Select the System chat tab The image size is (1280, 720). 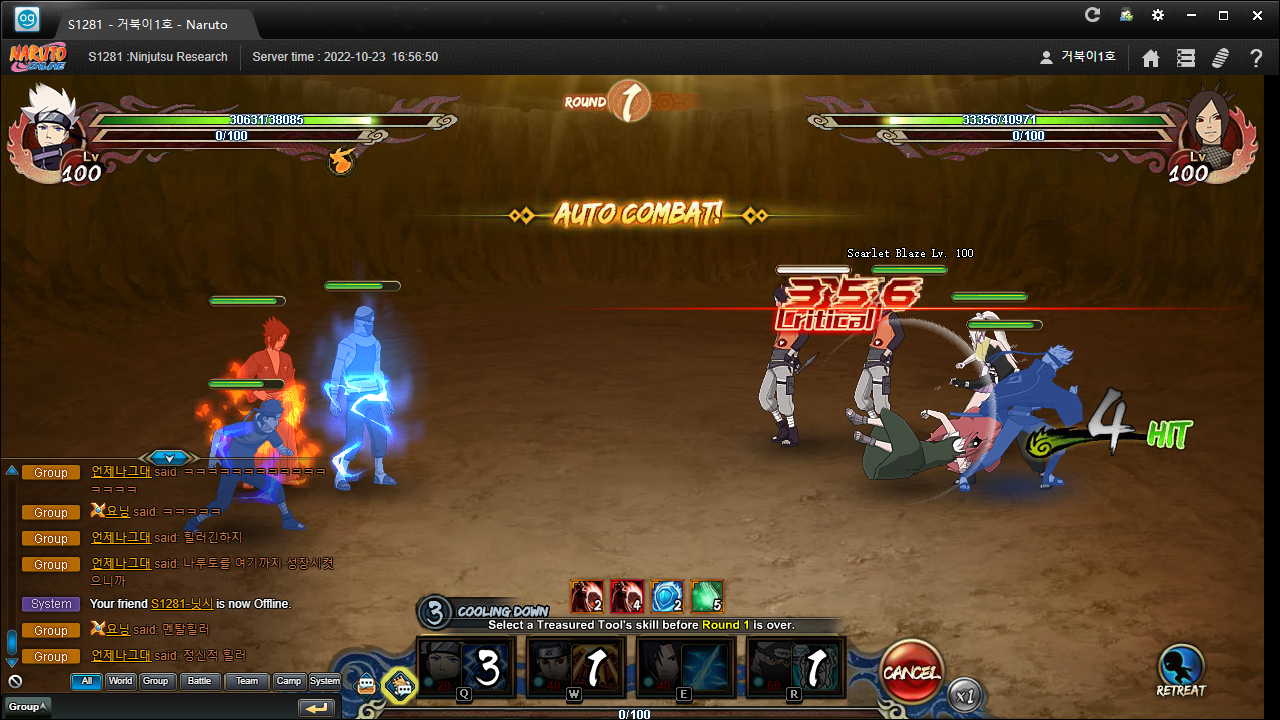(x=324, y=681)
